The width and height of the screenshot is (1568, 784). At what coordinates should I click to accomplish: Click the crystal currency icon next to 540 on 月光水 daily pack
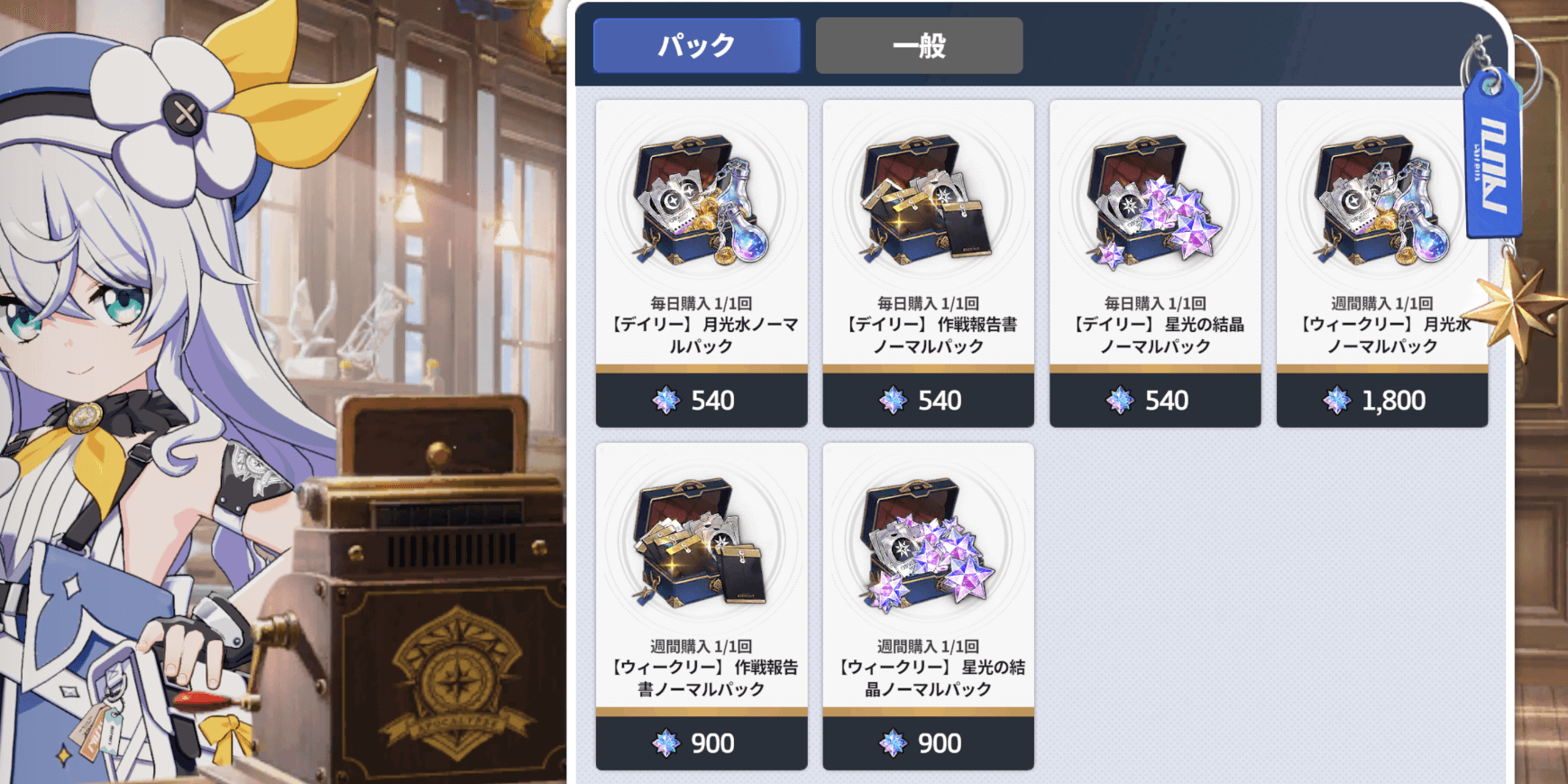(665, 400)
